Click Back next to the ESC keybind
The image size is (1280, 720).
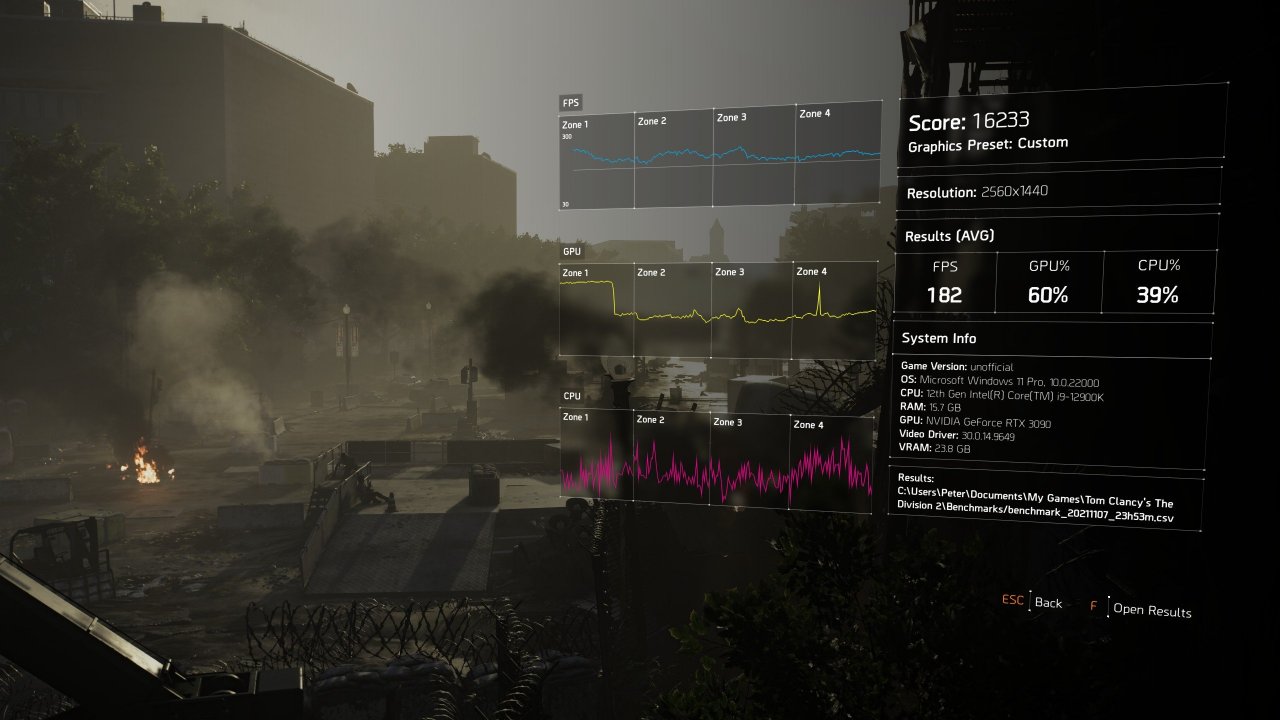point(1048,603)
